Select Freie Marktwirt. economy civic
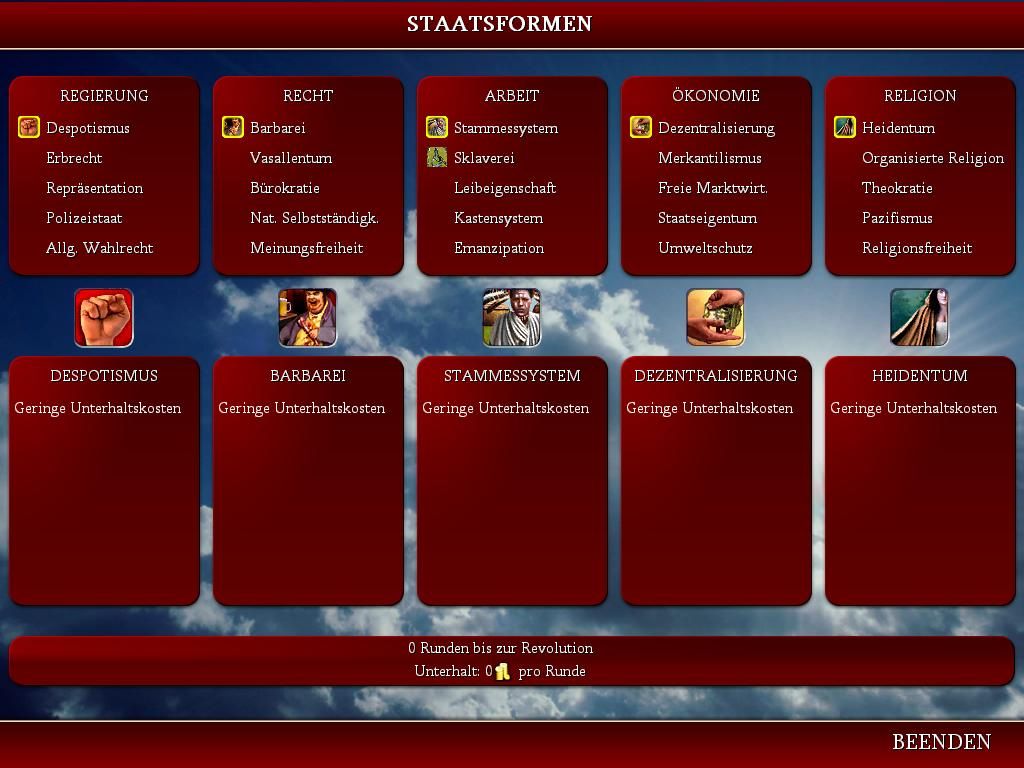This screenshot has width=1024, height=768. tap(713, 188)
